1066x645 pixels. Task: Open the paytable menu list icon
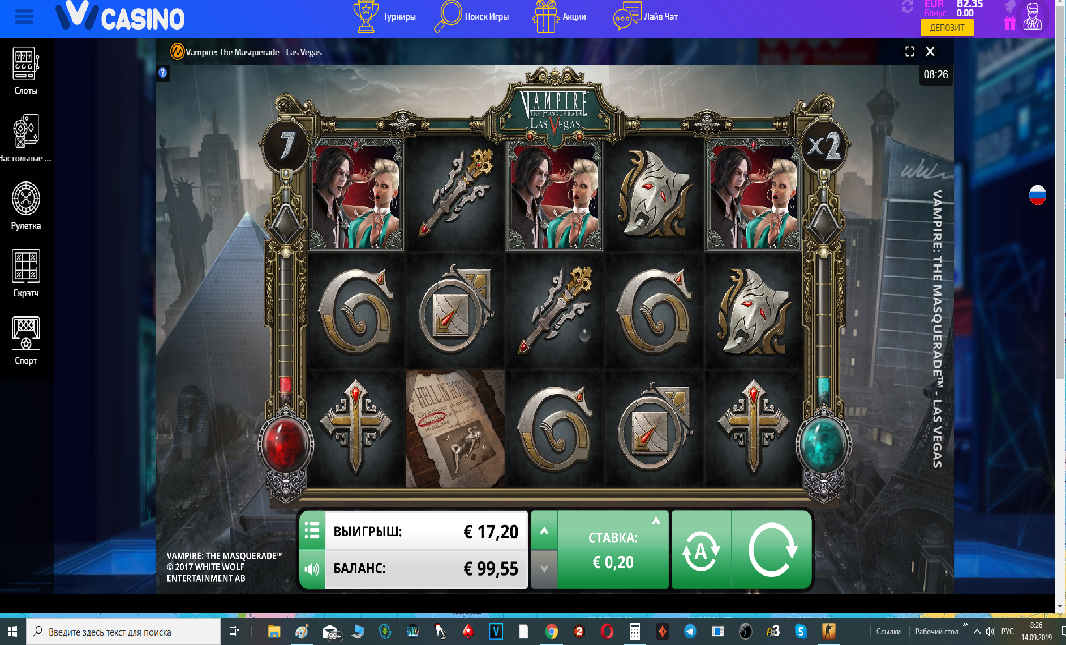tap(311, 530)
